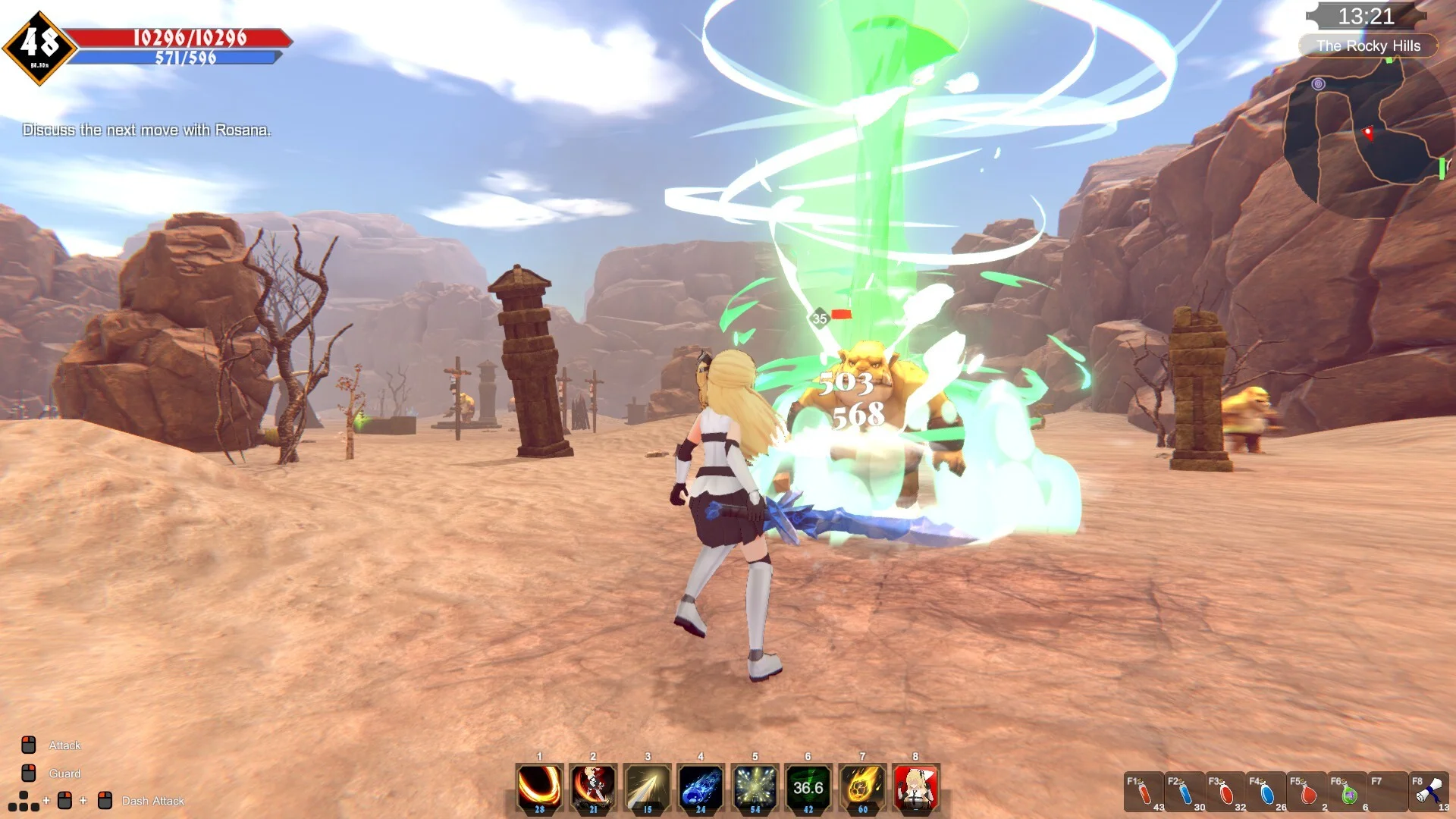The width and height of the screenshot is (1456, 819).
Task: Trigger the golden piercing thrust skill
Action: pyautogui.click(x=647, y=788)
